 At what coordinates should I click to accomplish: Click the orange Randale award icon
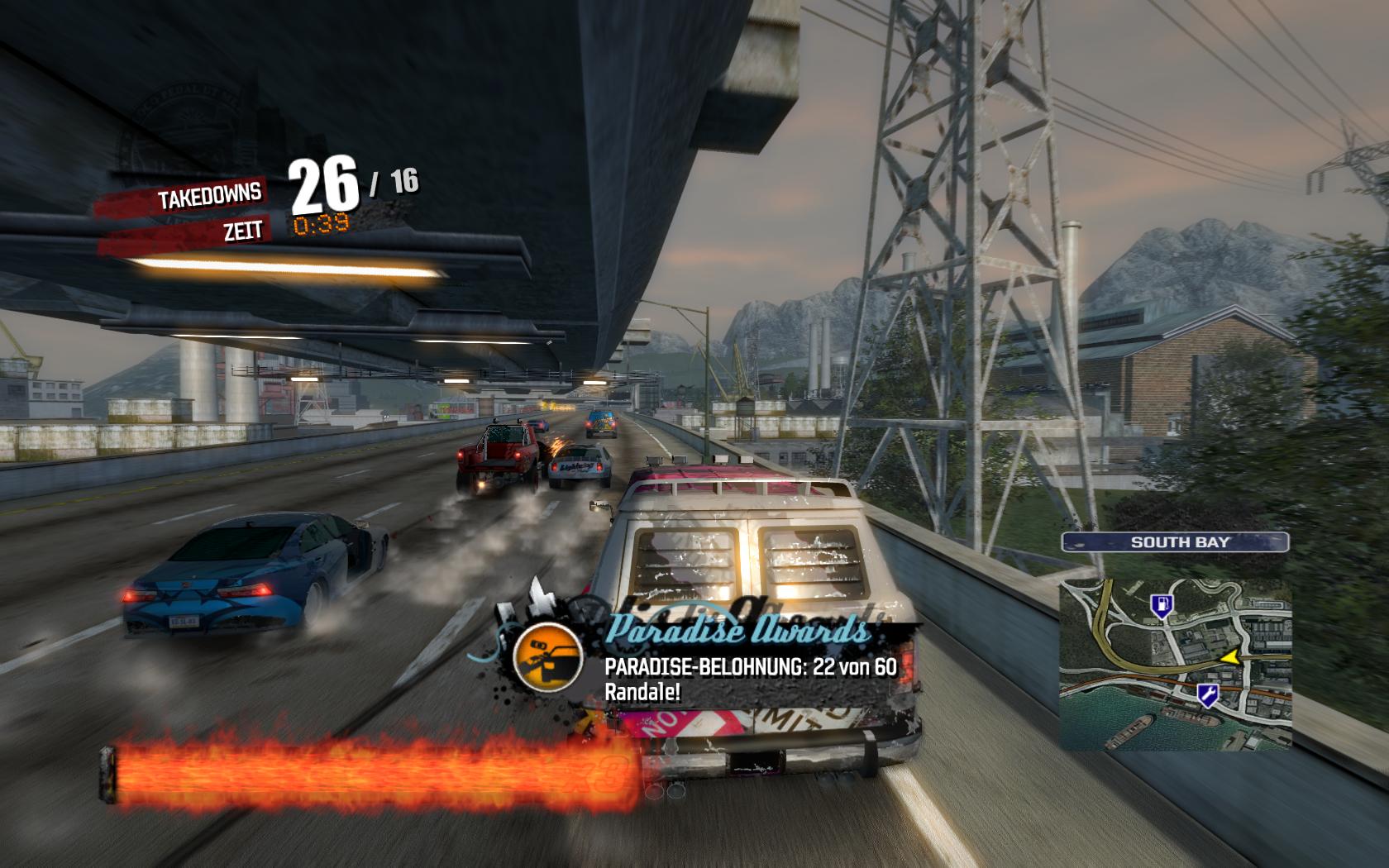pyautogui.click(x=547, y=658)
